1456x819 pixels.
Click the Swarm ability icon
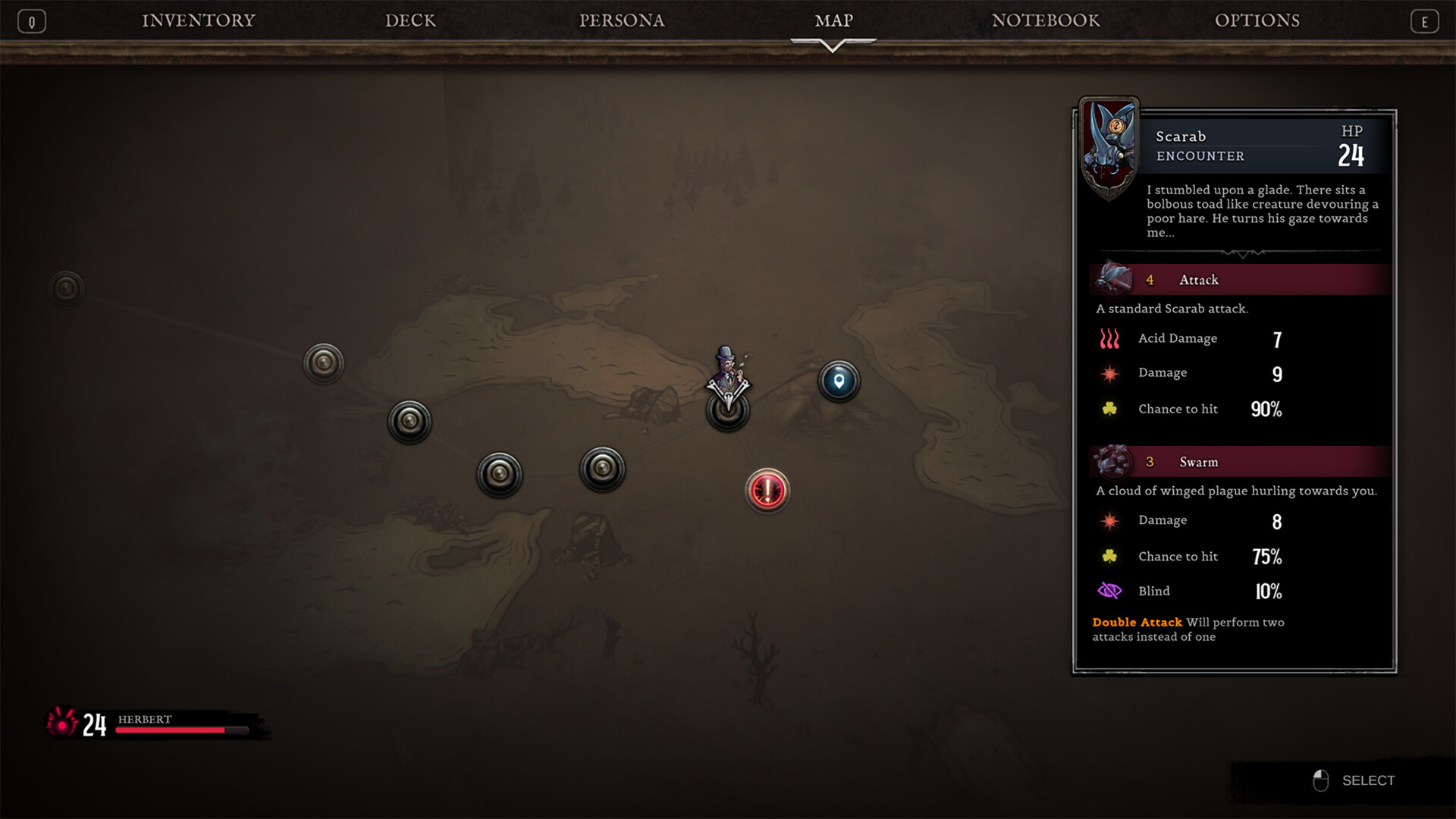click(x=1113, y=461)
